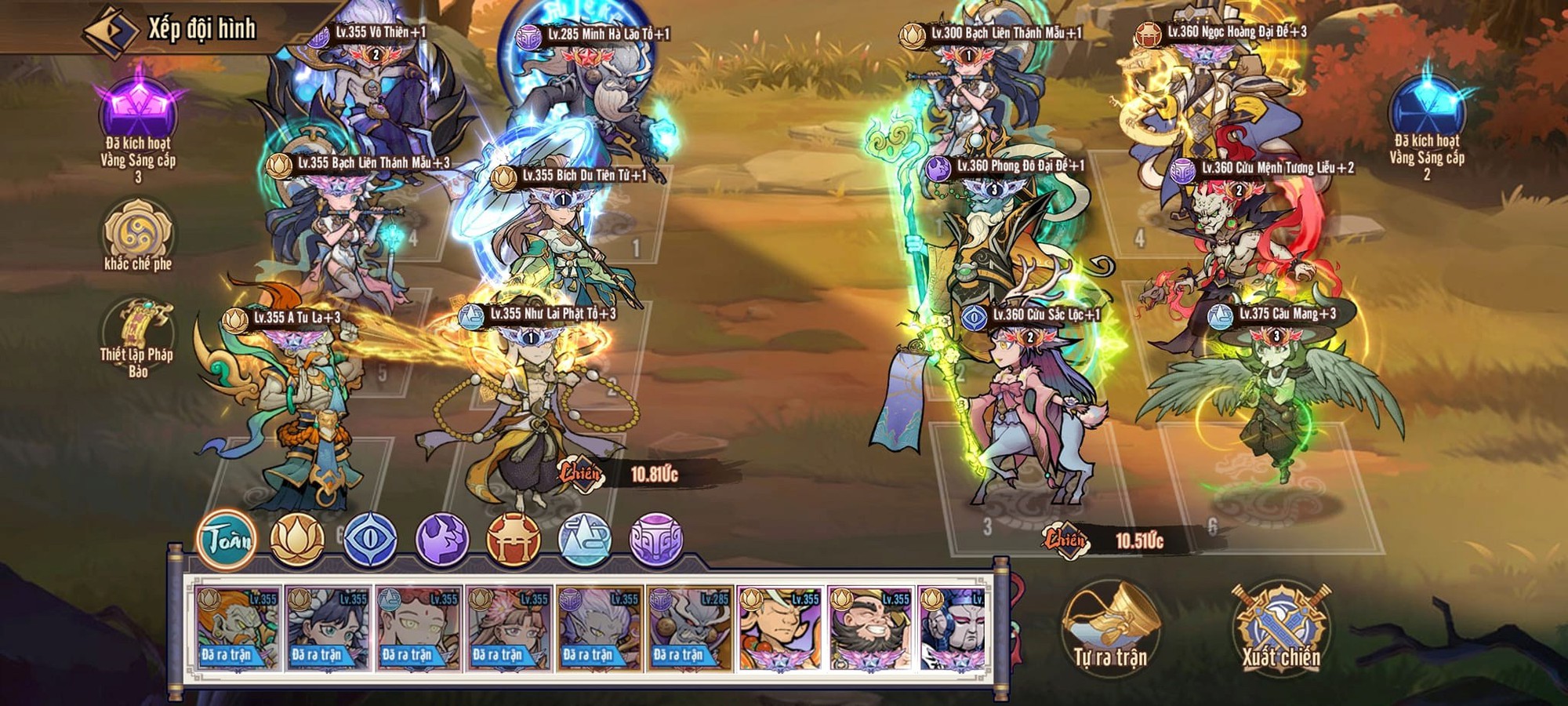Select deployed hero Như Lai Phật Tổ
Viewport: 1568px width, 706px height.
(535, 408)
